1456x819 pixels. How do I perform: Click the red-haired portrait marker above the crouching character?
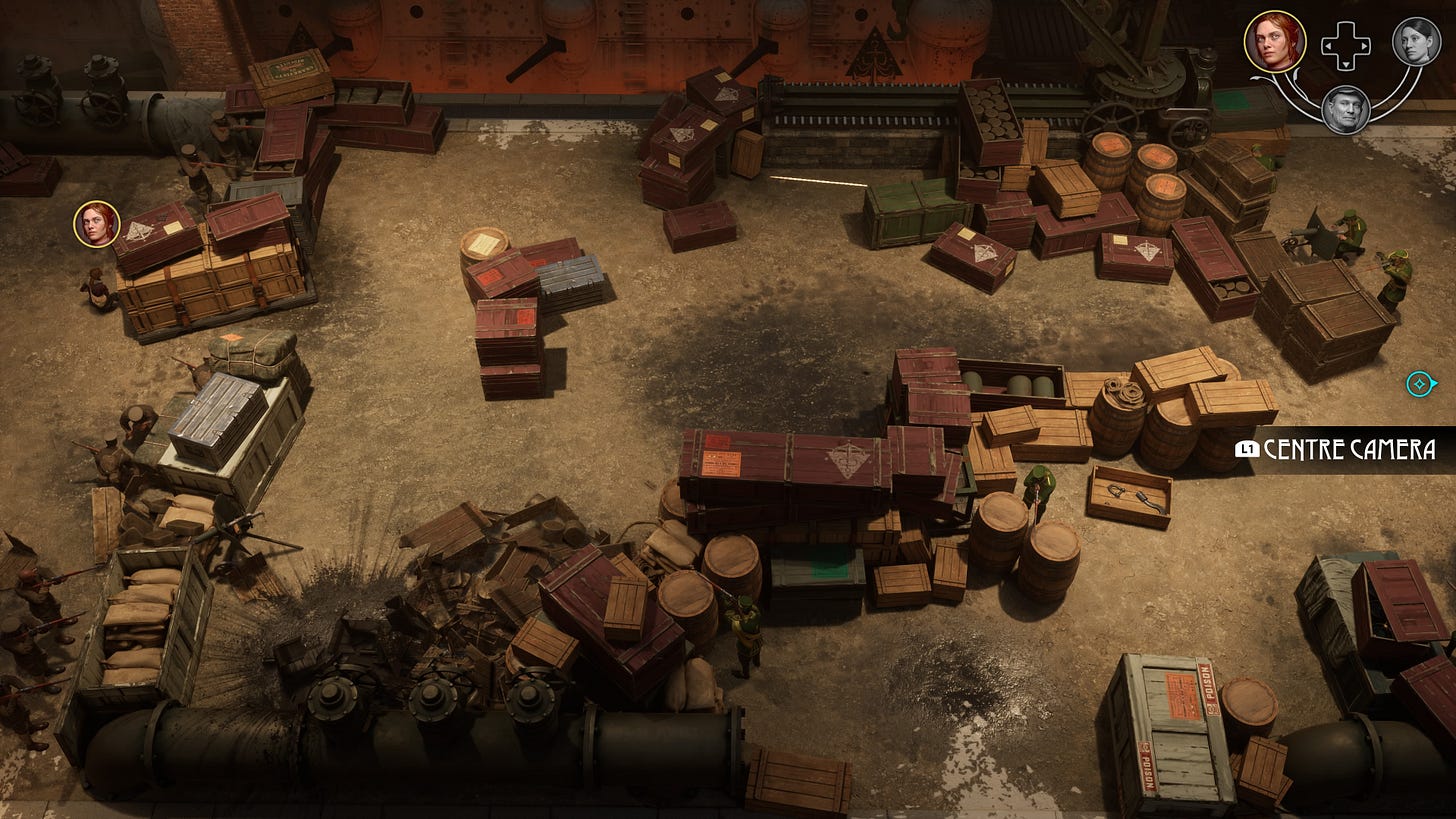pos(97,224)
